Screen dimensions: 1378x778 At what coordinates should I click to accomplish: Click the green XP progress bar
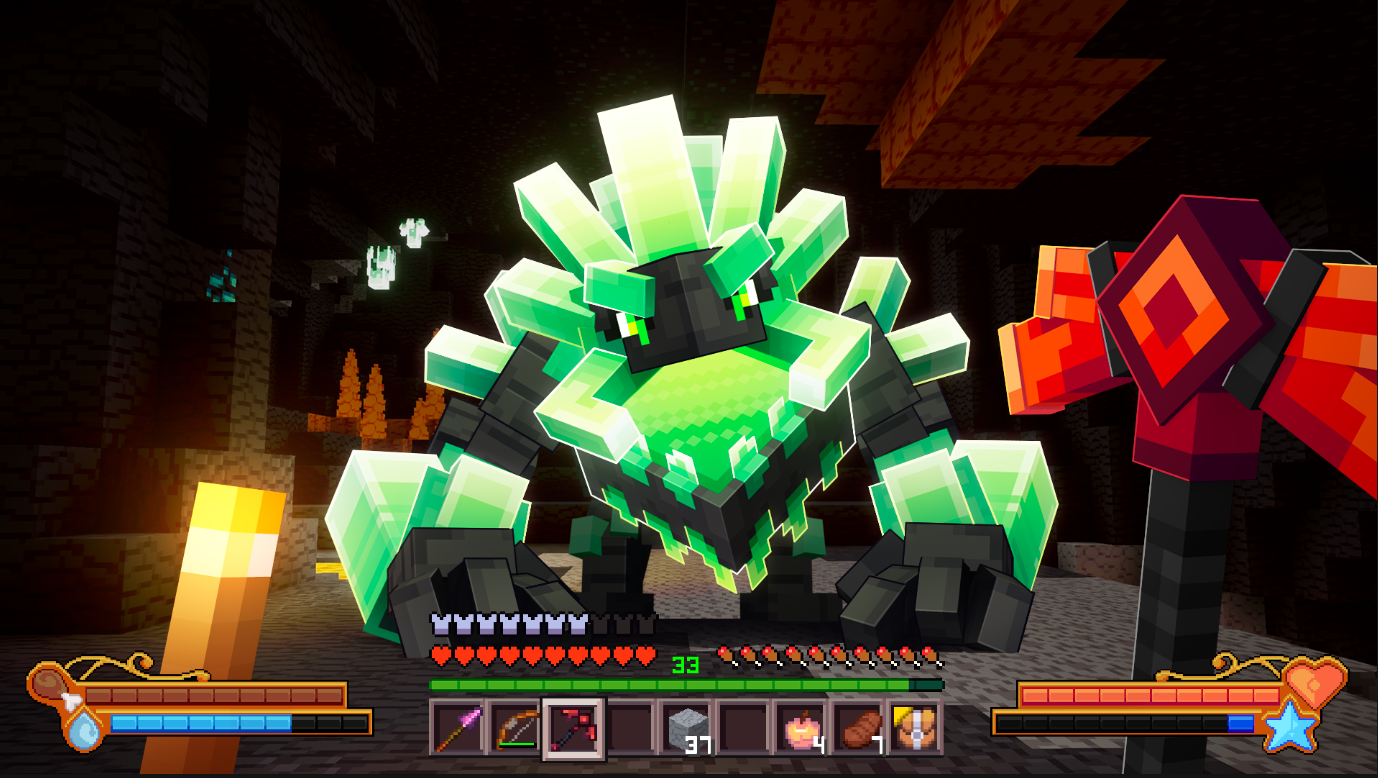686,685
